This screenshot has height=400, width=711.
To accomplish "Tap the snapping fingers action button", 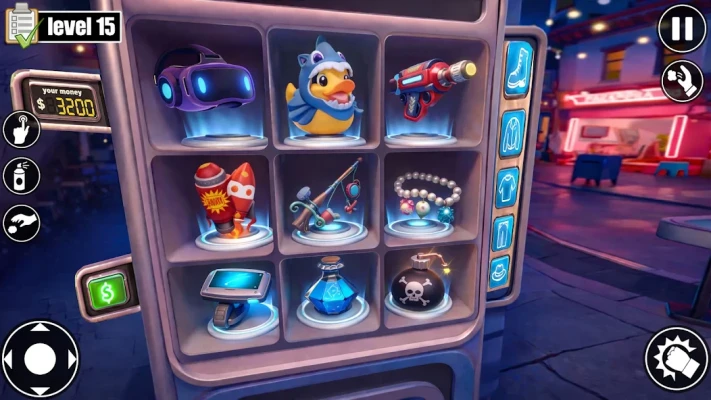I will tap(682, 81).
